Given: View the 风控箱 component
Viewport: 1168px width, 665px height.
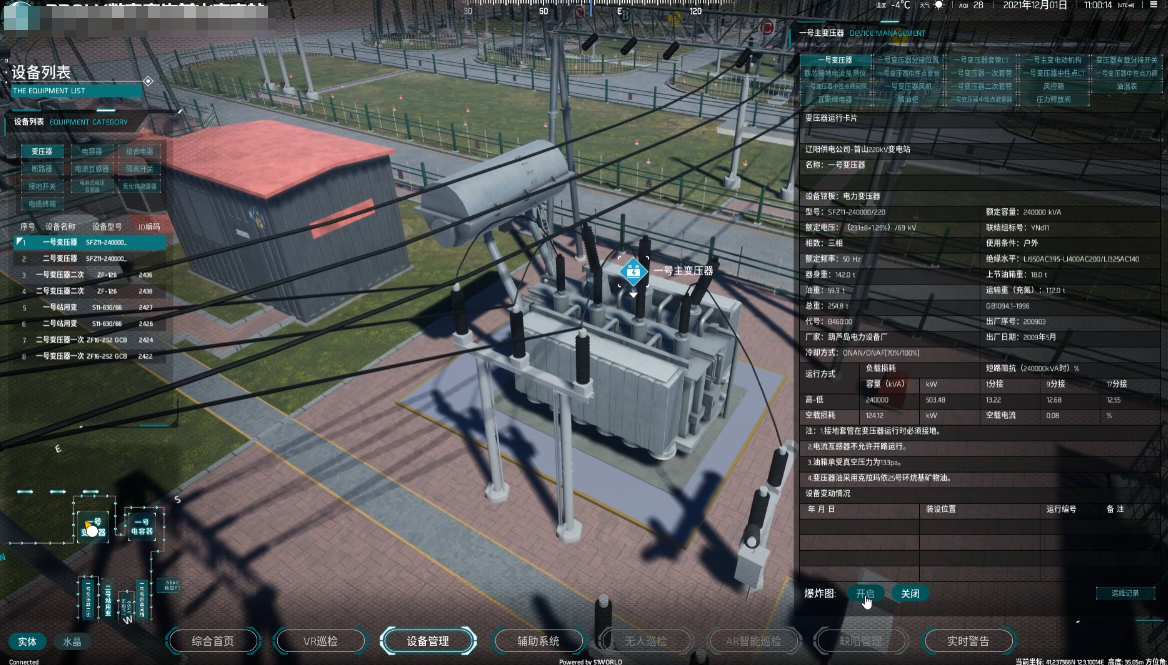Looking at the screenshot, I should 1053,87.
